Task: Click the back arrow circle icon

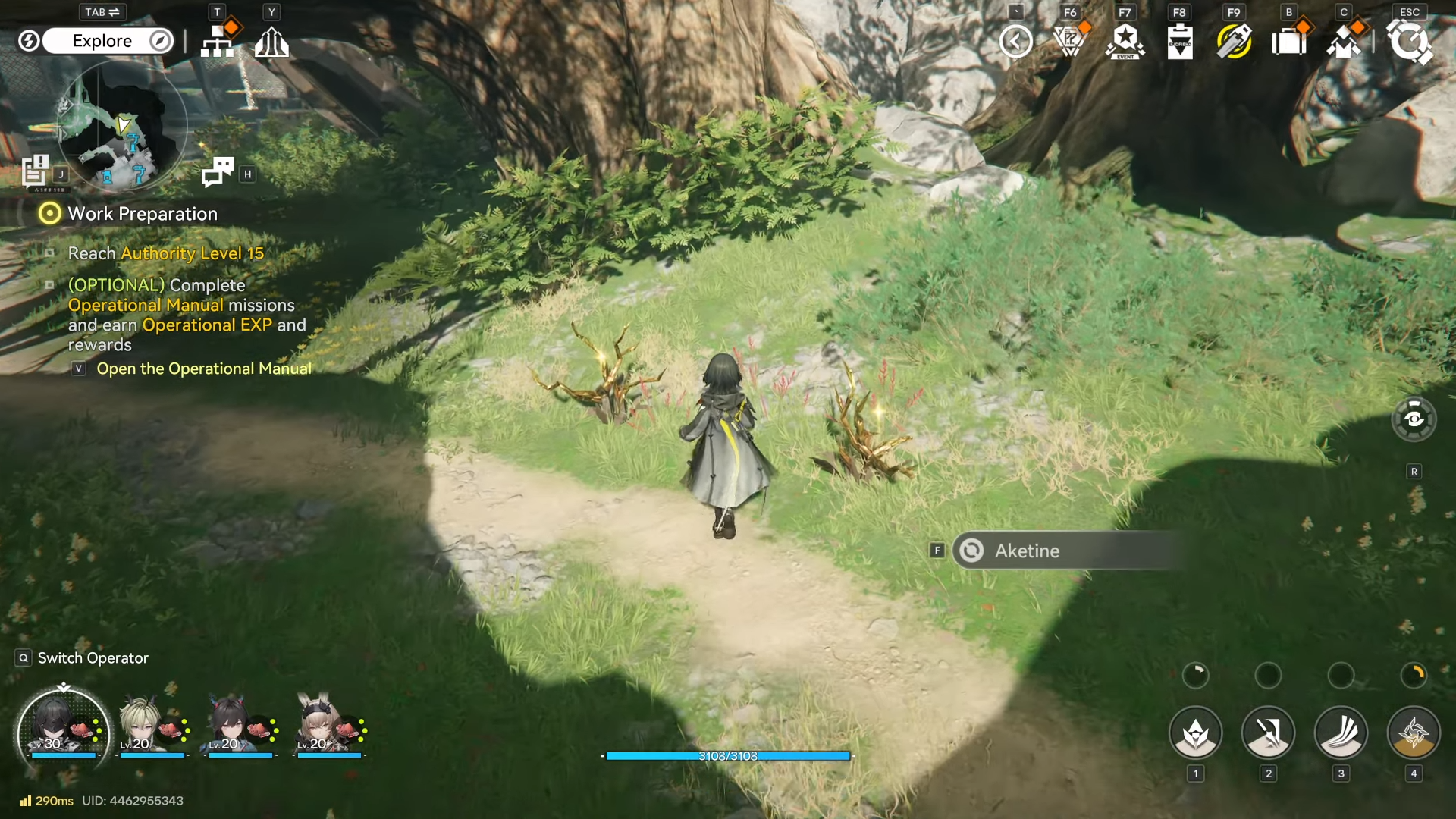Action: tap(1015, 41)
